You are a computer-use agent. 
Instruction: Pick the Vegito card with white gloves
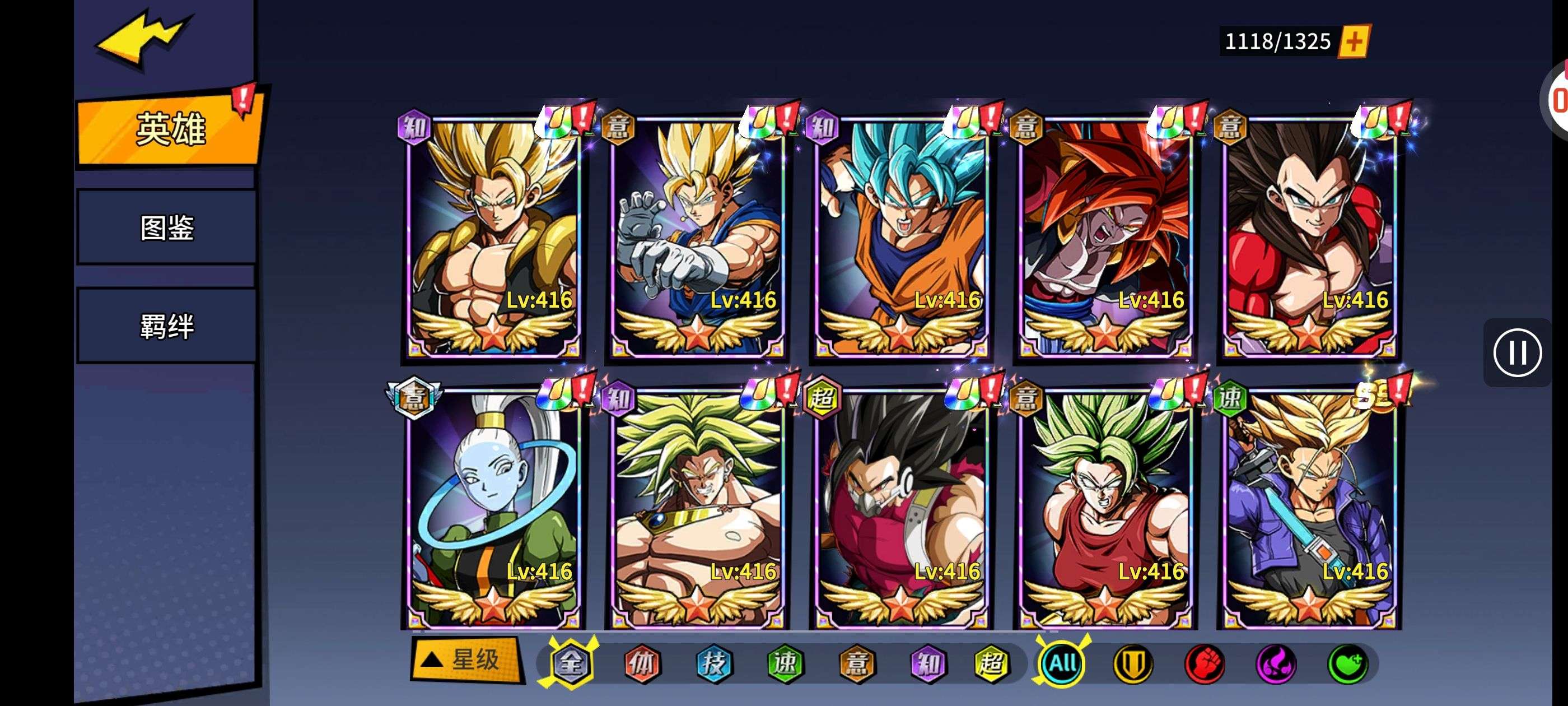click(697, 238)
